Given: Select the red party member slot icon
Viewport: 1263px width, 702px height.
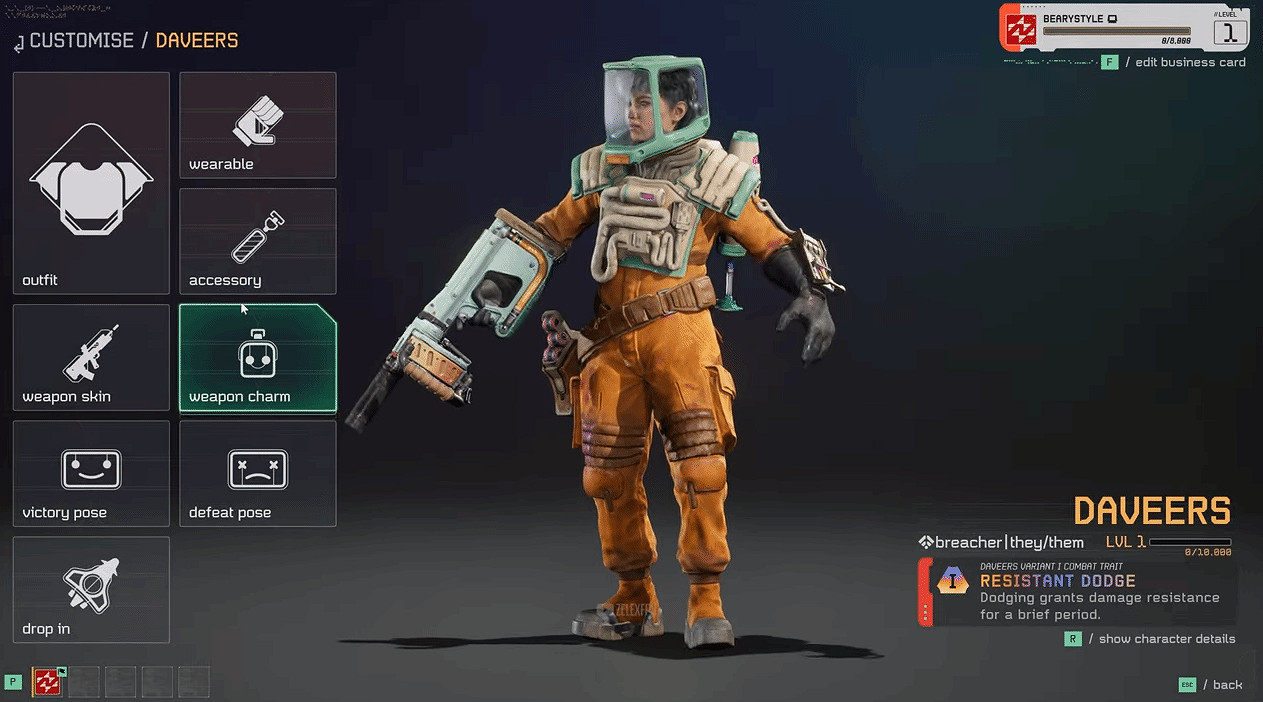Looking at the screenshot, I should 46,681.
